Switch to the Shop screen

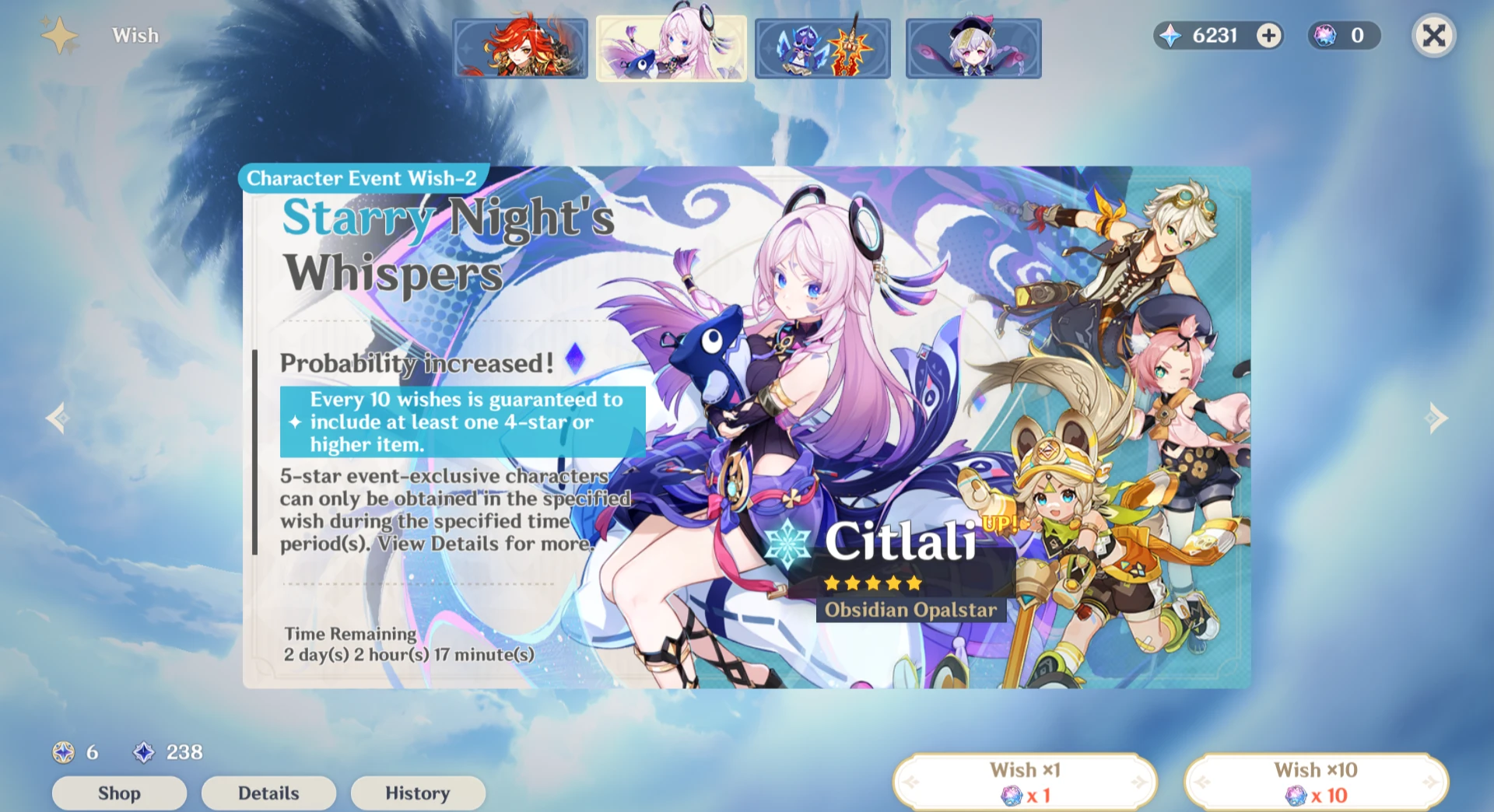point(118,793)
